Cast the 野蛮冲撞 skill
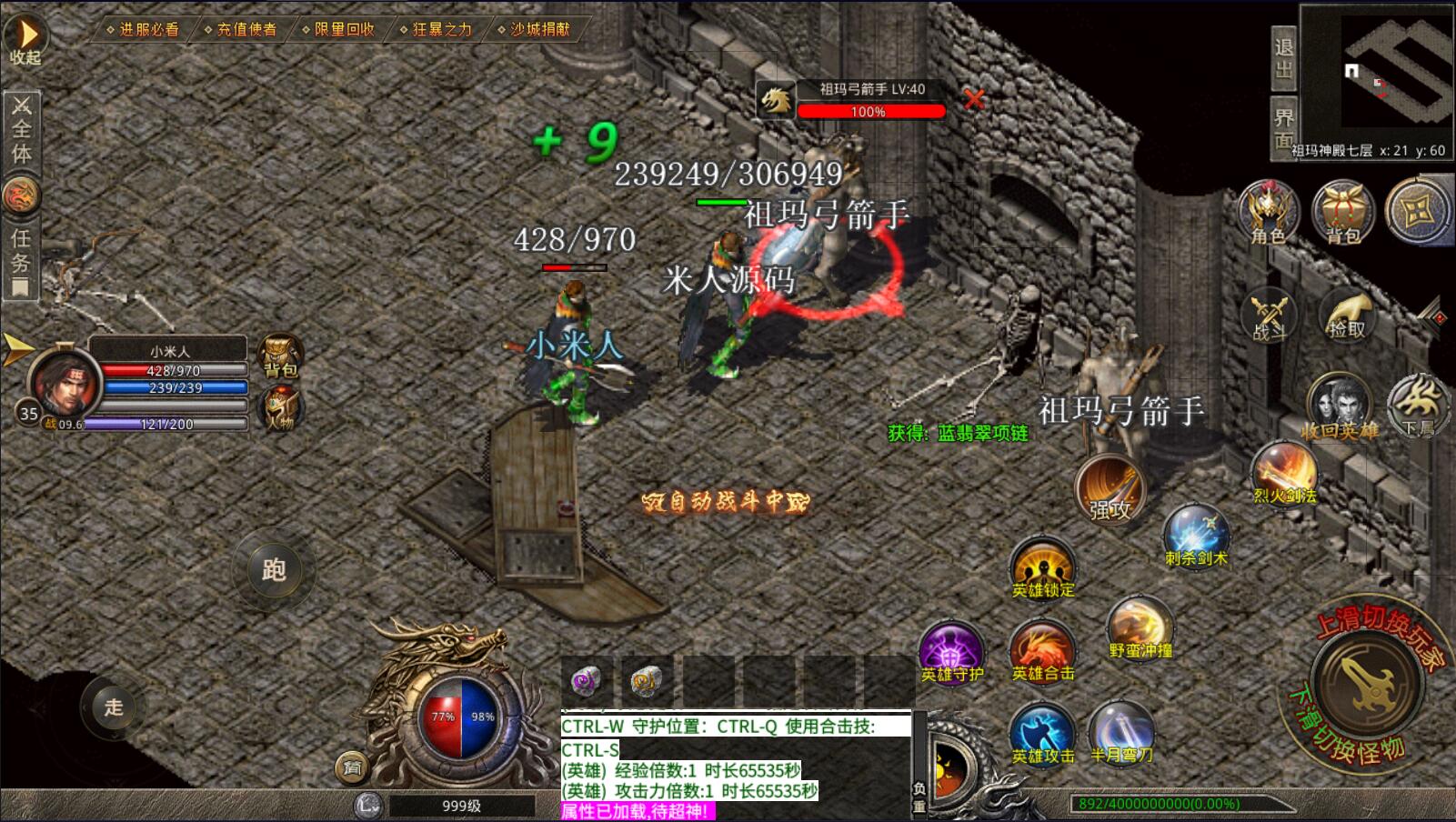 [1140, 627]
